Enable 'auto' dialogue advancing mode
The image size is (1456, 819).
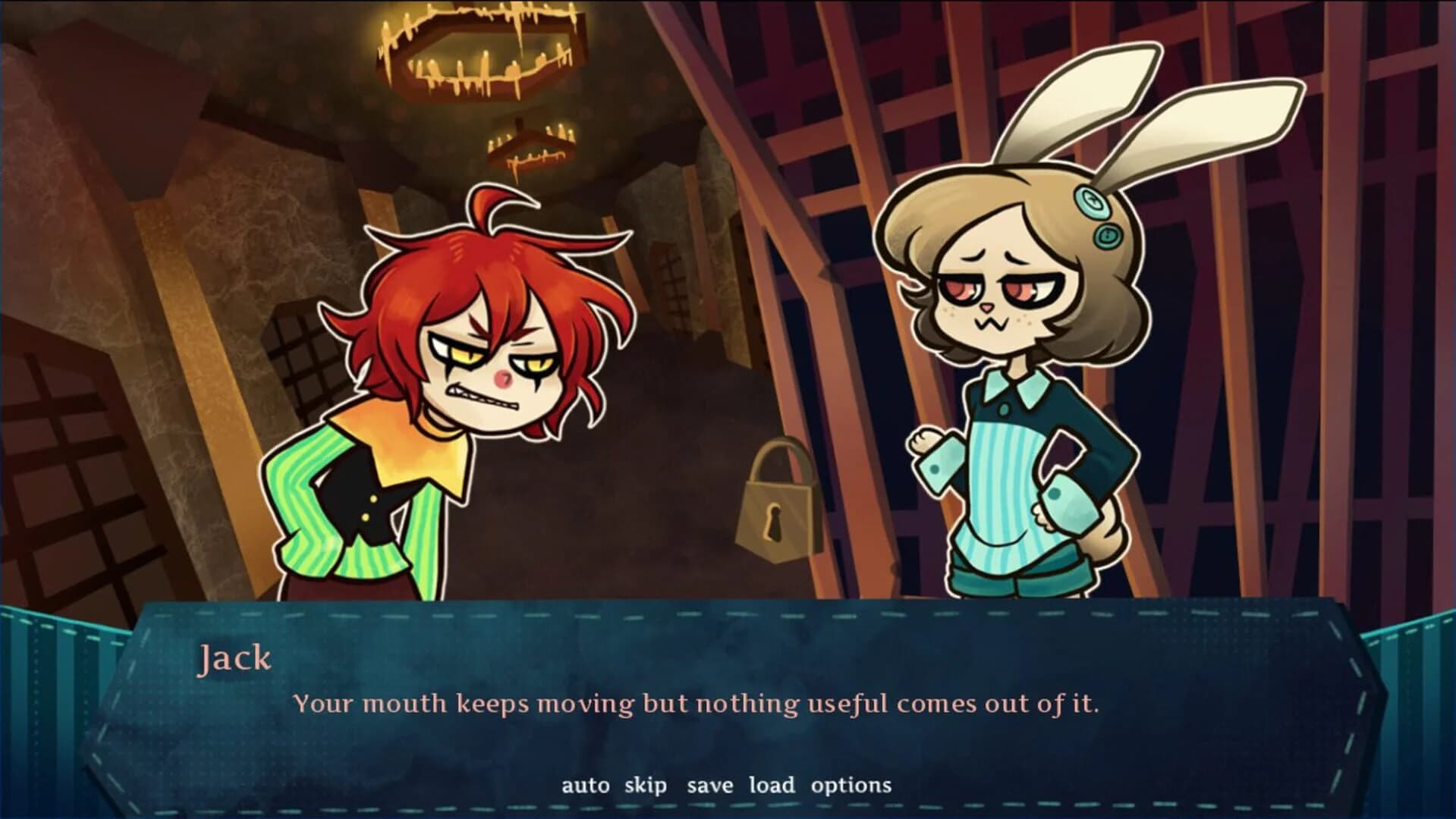[584, 786]
